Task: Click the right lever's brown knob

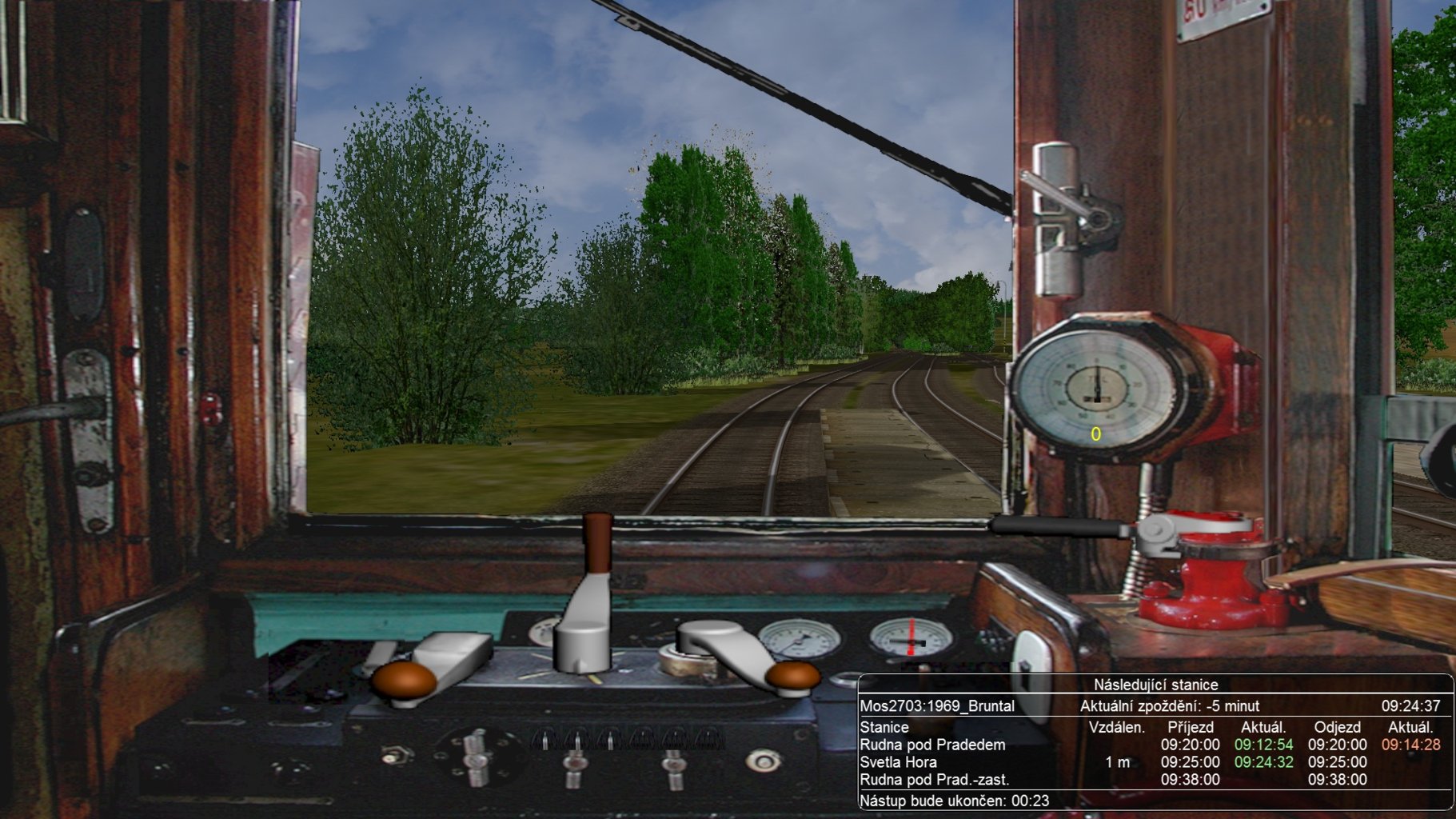Action: [x=792, y=675]
